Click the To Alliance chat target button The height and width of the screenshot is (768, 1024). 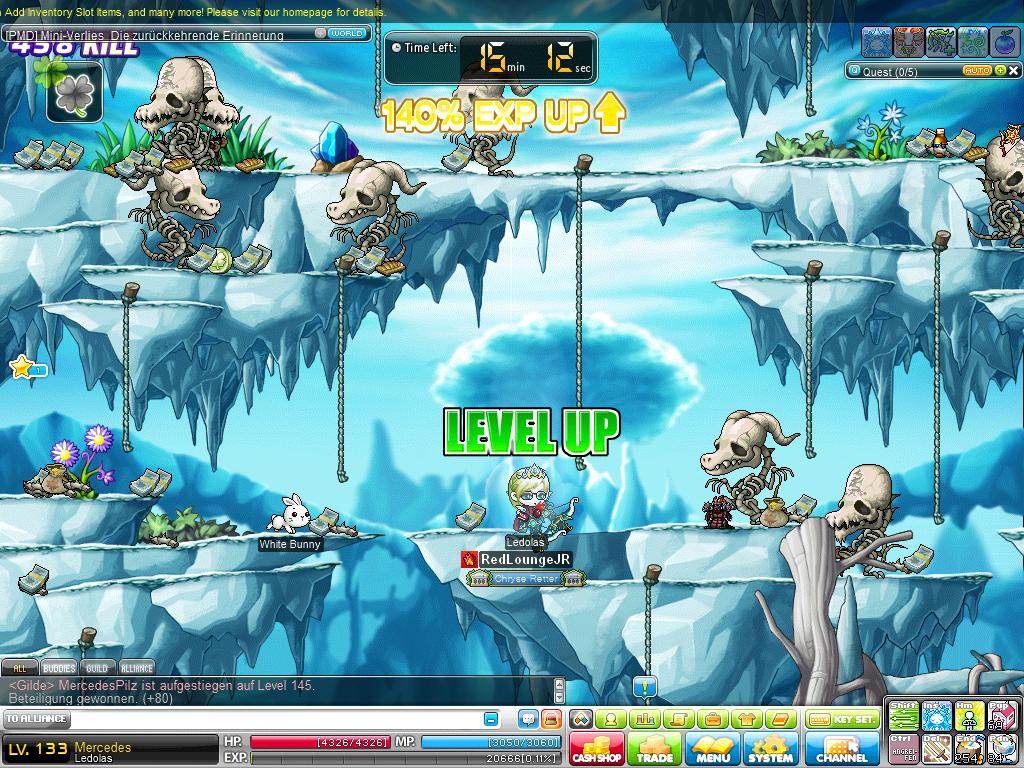point(37,719)
